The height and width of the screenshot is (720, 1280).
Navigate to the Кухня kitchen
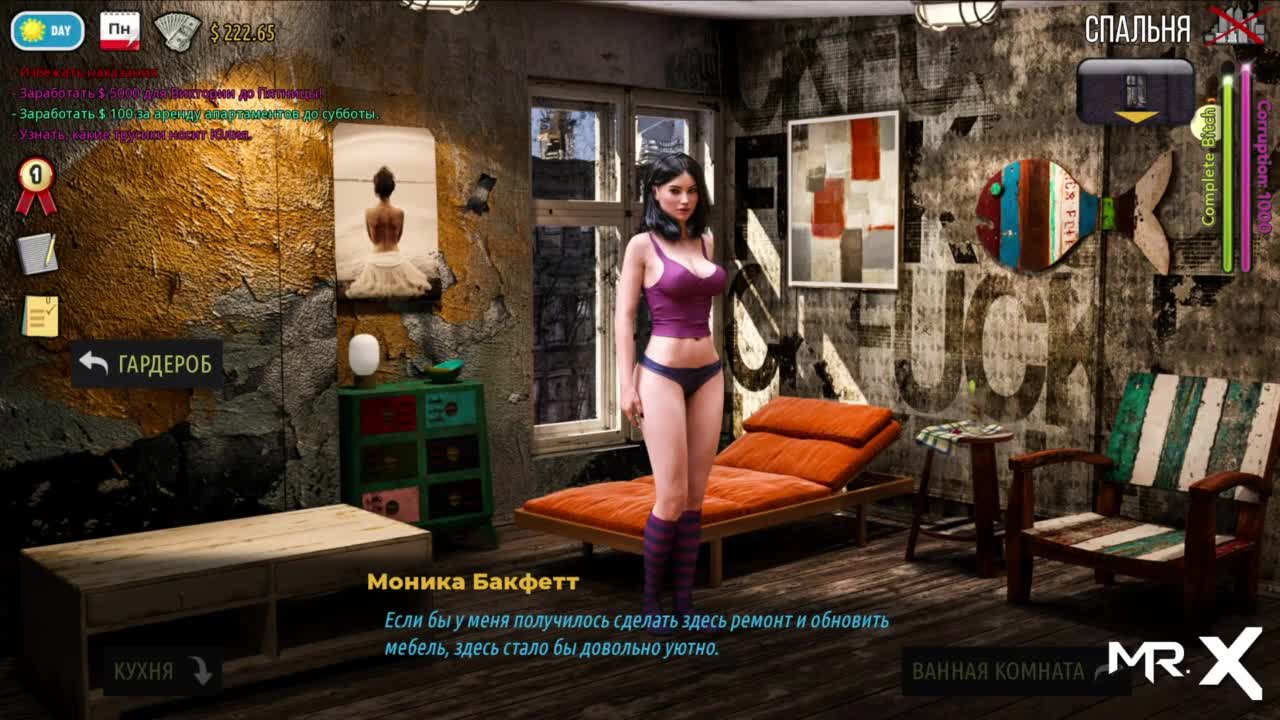click(162, 671)
